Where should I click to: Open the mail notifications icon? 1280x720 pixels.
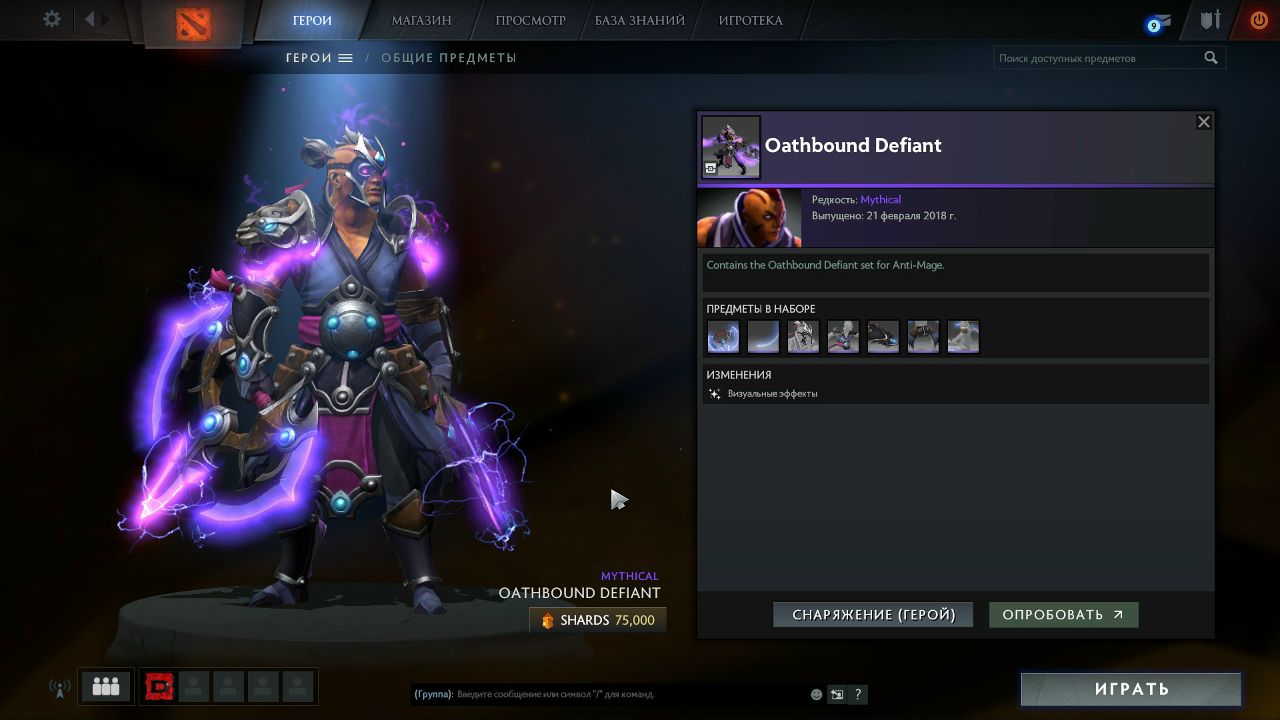pyautogui.click(x=1158, y=22)
